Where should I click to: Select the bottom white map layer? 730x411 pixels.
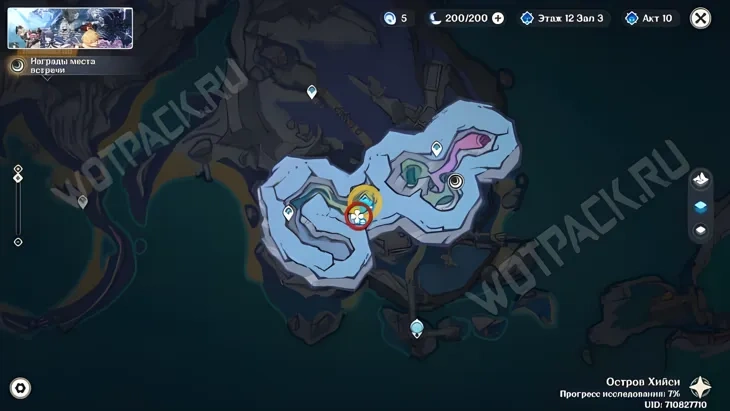coord(701,231)
